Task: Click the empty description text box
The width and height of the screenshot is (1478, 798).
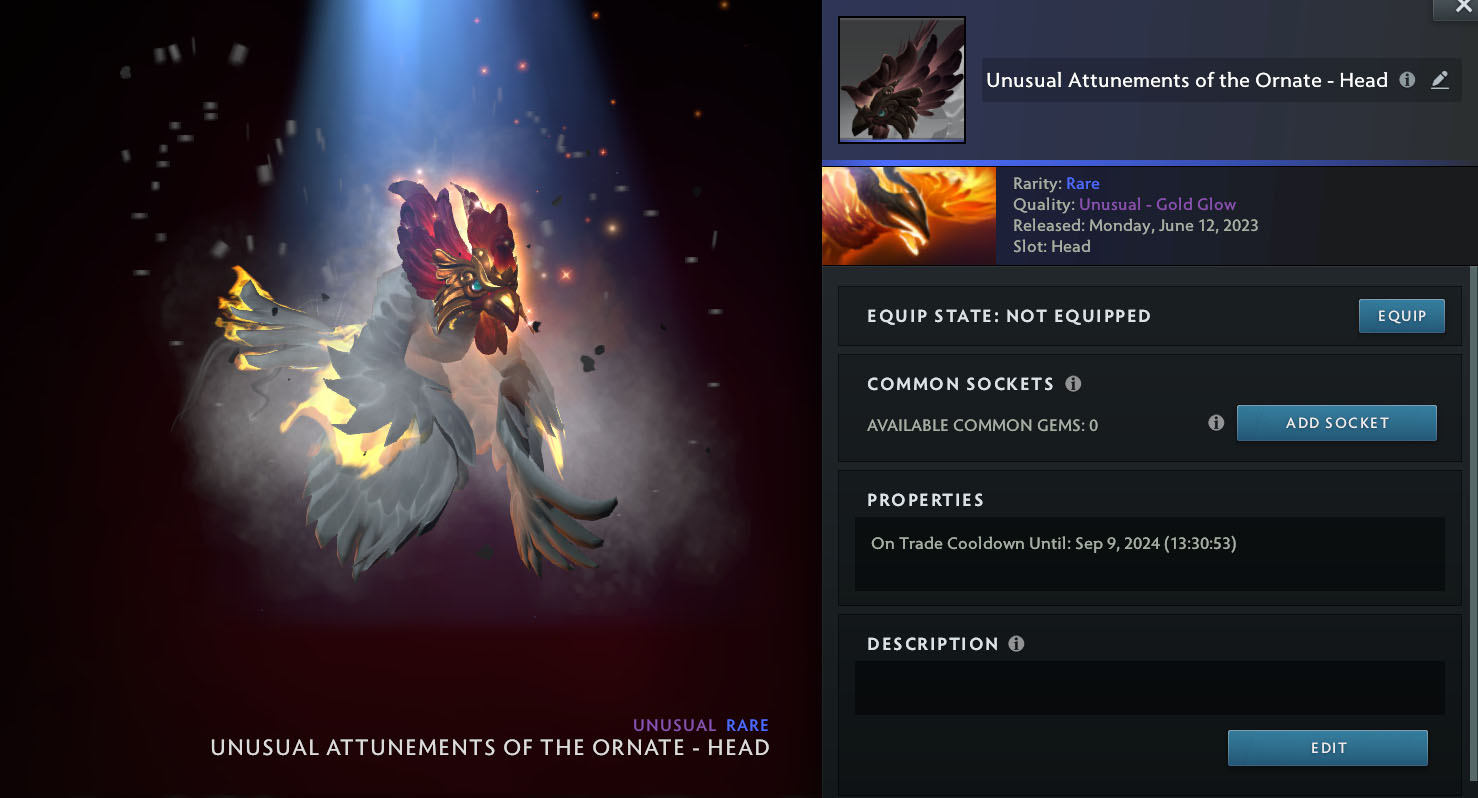Action: coord(1149,688)
